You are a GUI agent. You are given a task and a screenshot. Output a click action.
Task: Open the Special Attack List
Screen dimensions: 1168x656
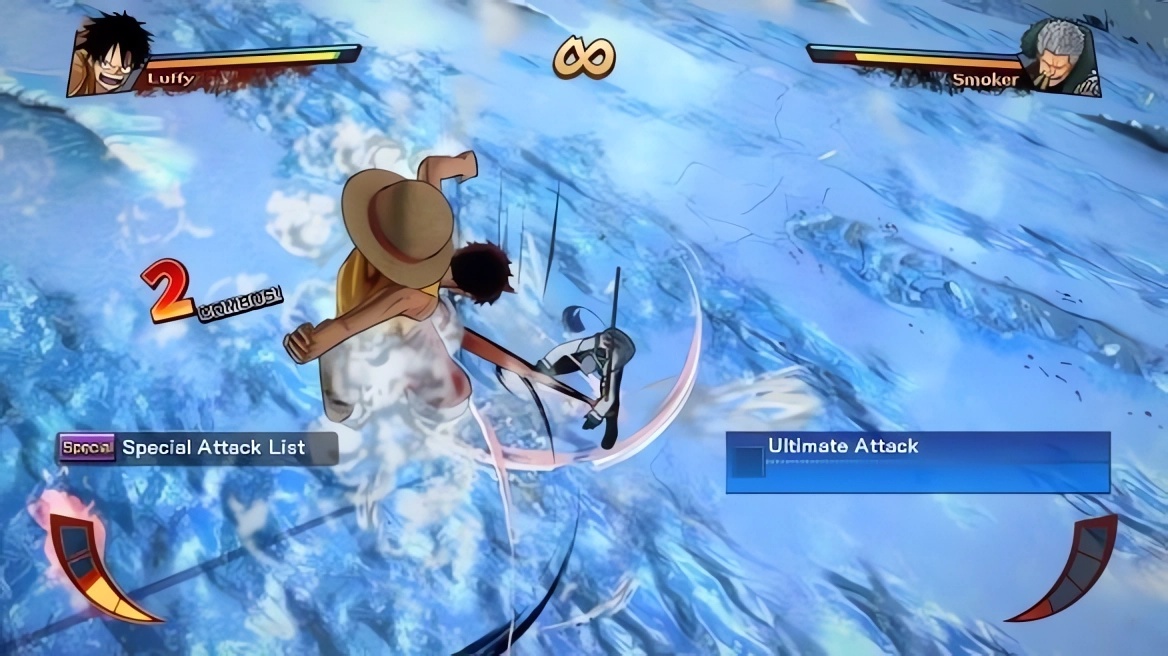tap(197, 448)
